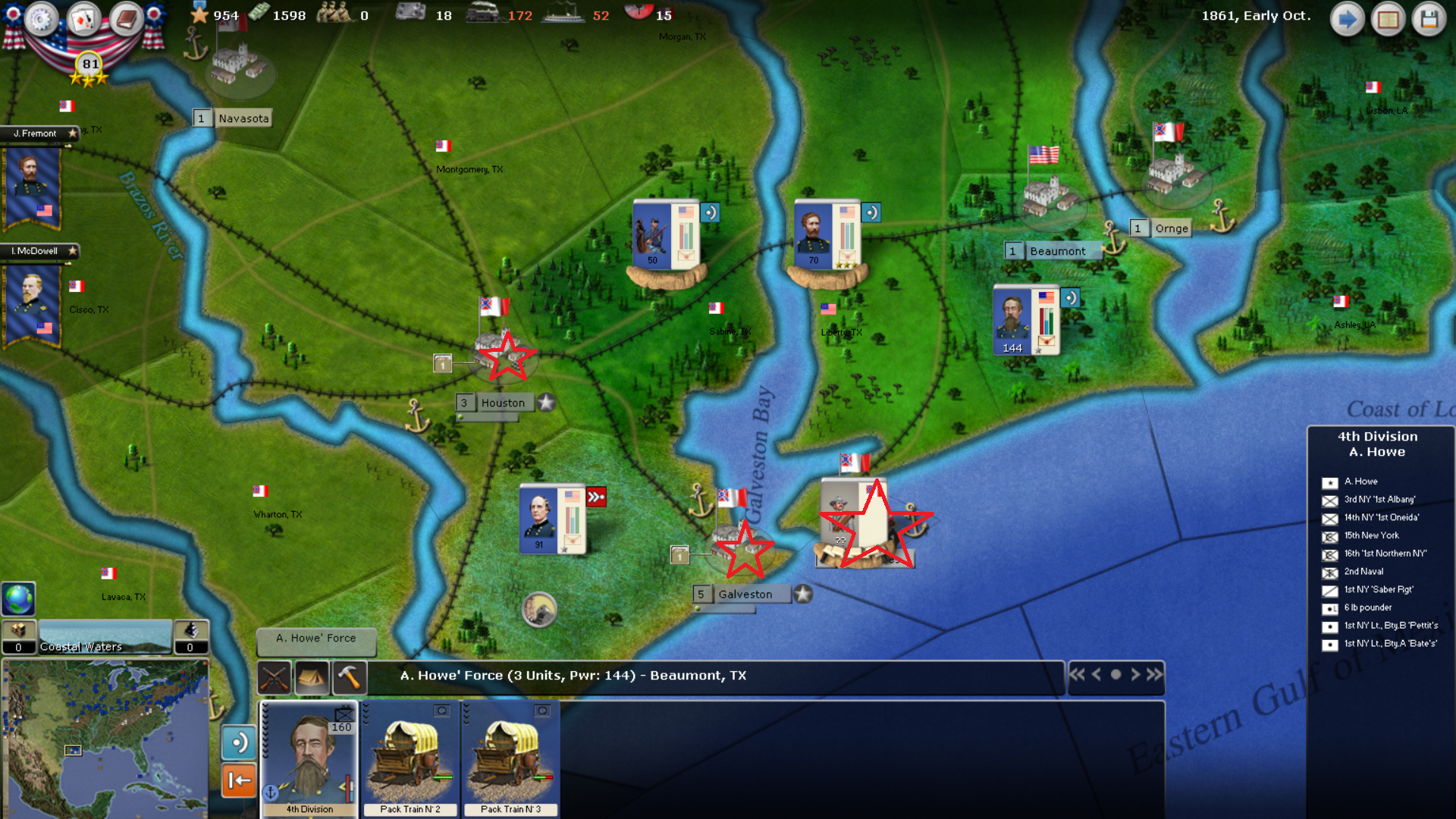1456x819 pixels.
Task: End the turn with the blue arrow button
Action: [1348, 19]
